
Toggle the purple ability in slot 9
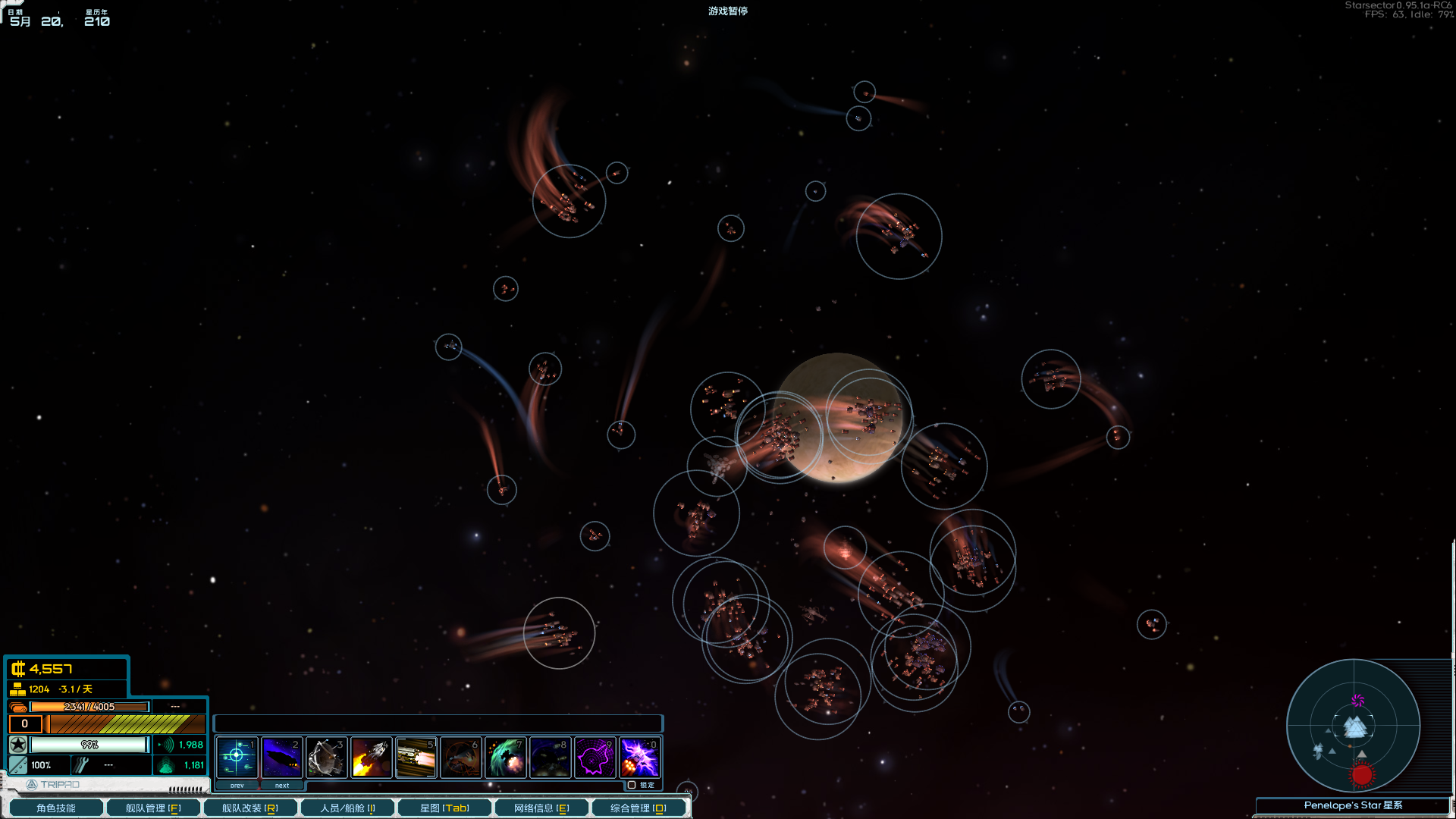pyautogui.click(x=596, y=757)
